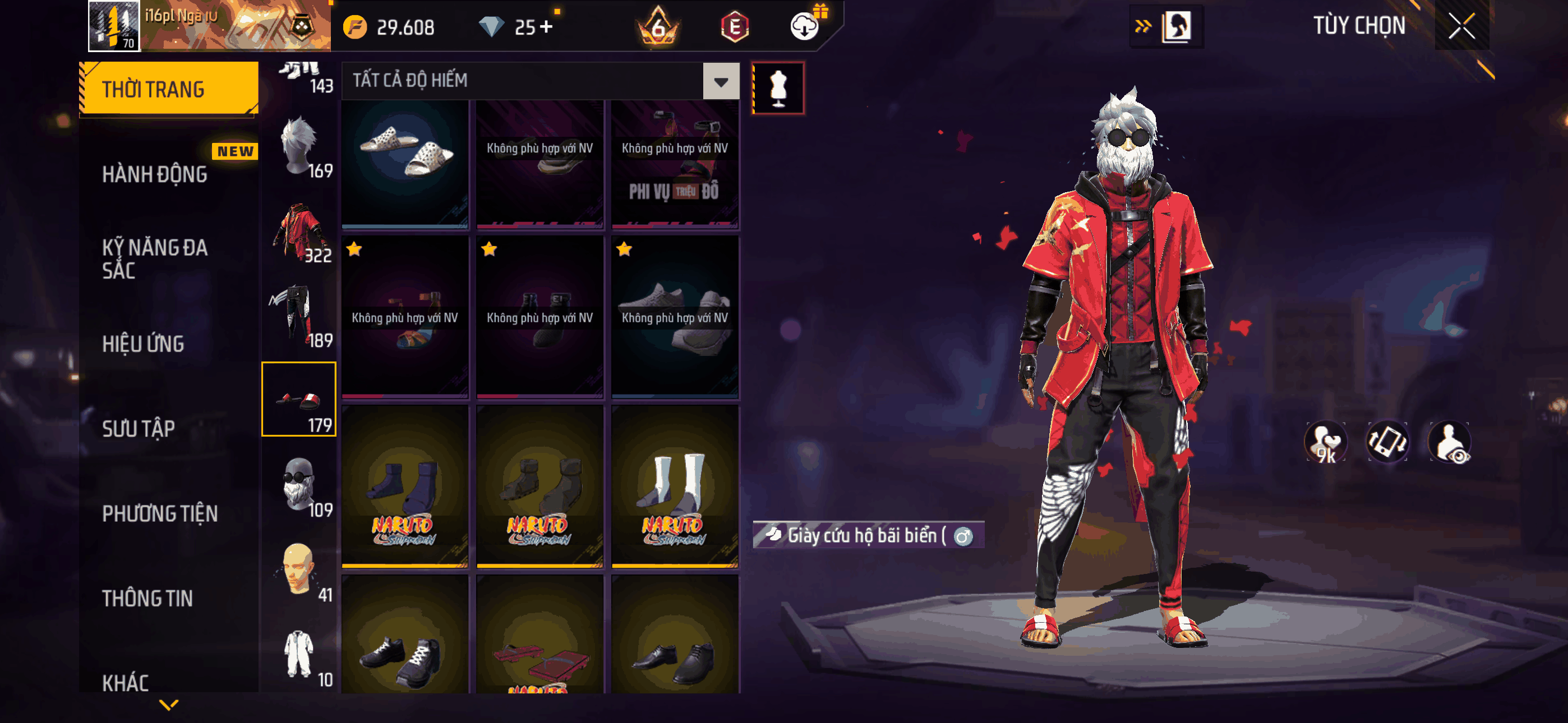Select the white studded sandals item
The width and height of the screenshot is (1568, 723).
tap(405, 163)
